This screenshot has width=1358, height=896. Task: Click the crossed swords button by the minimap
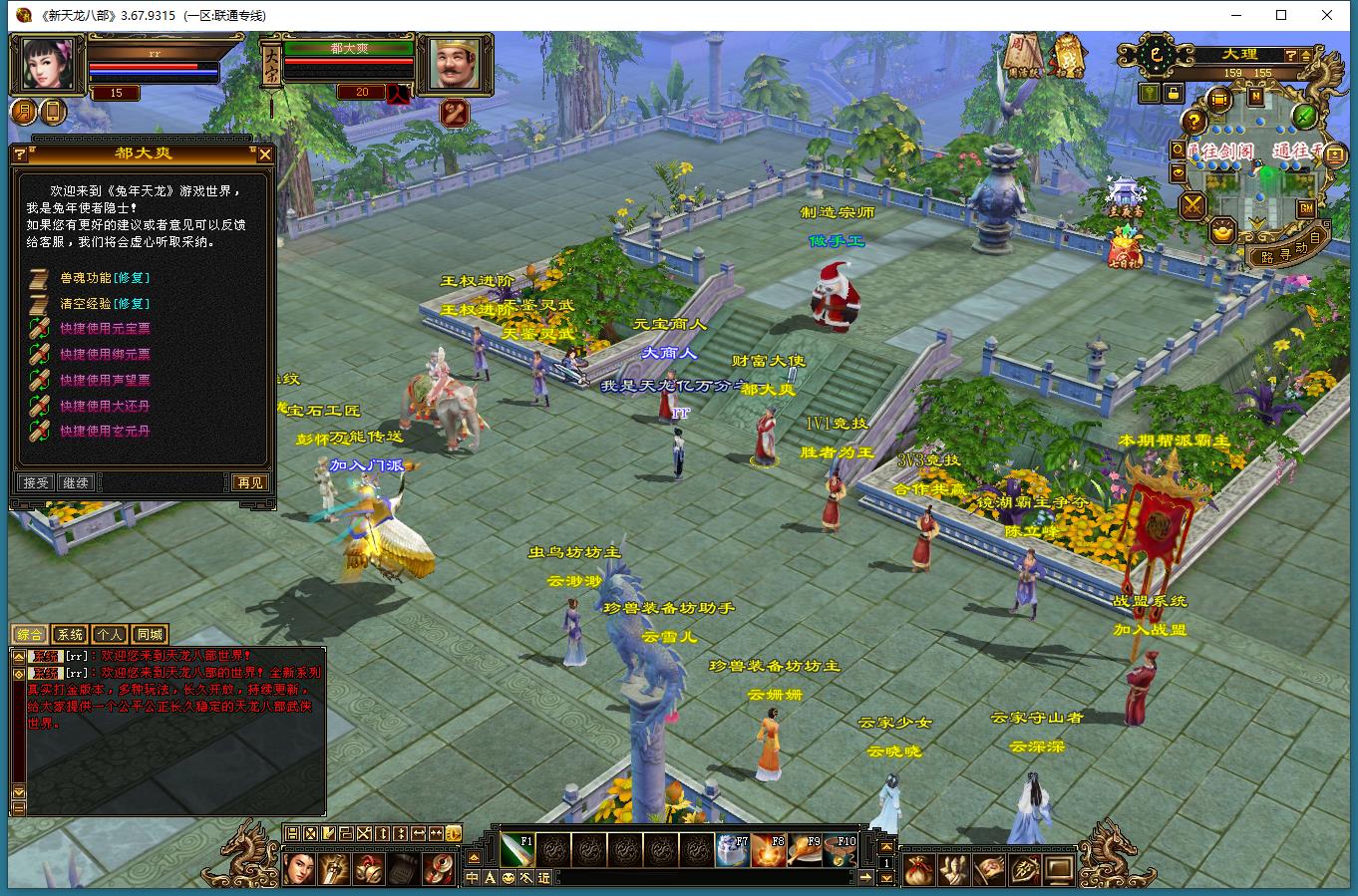pyautogui.click(x=1192, y=206)
